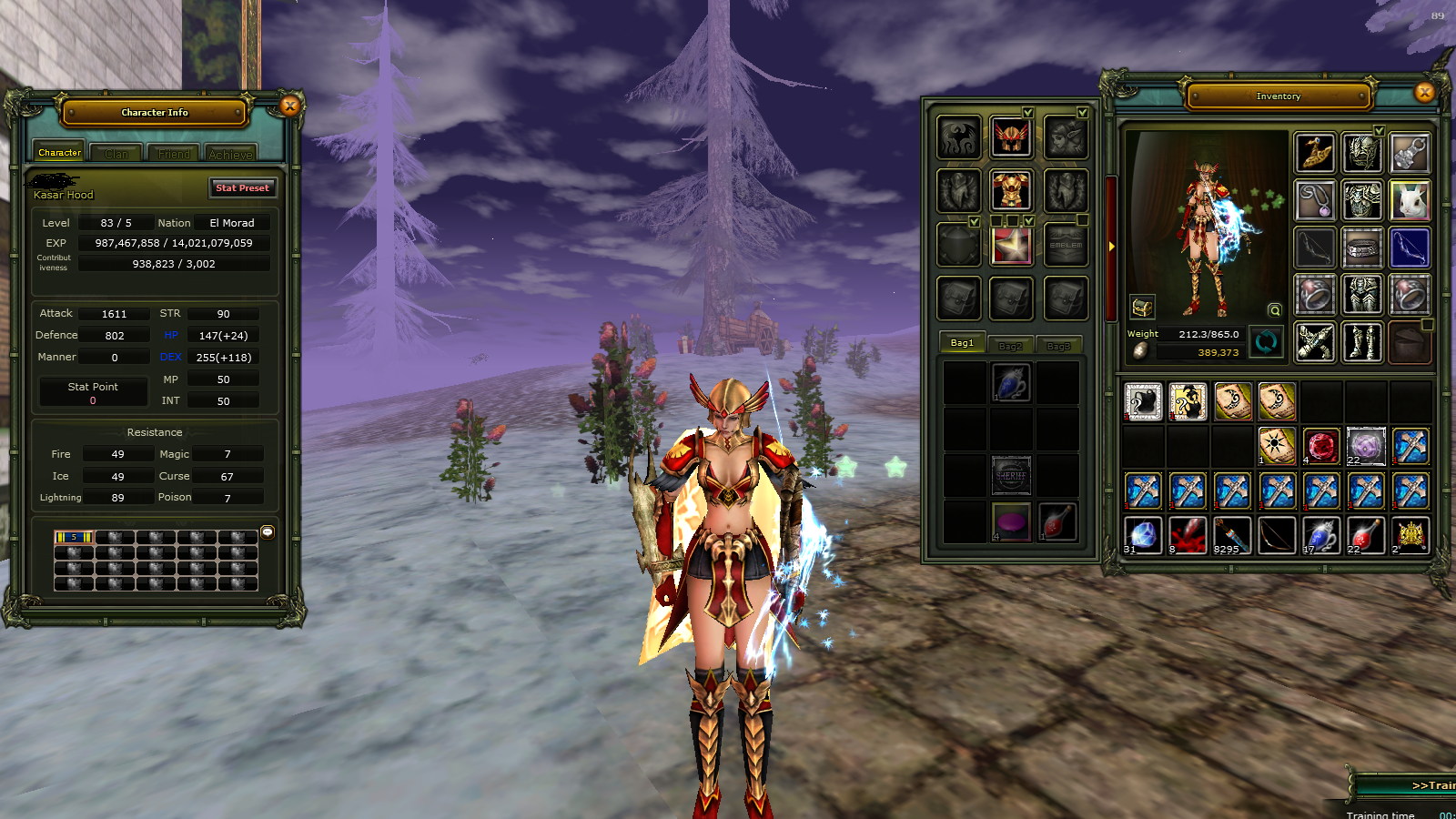Click the blue potion stack of 17
The image size is (1456, 819).
click(1322, 535)
